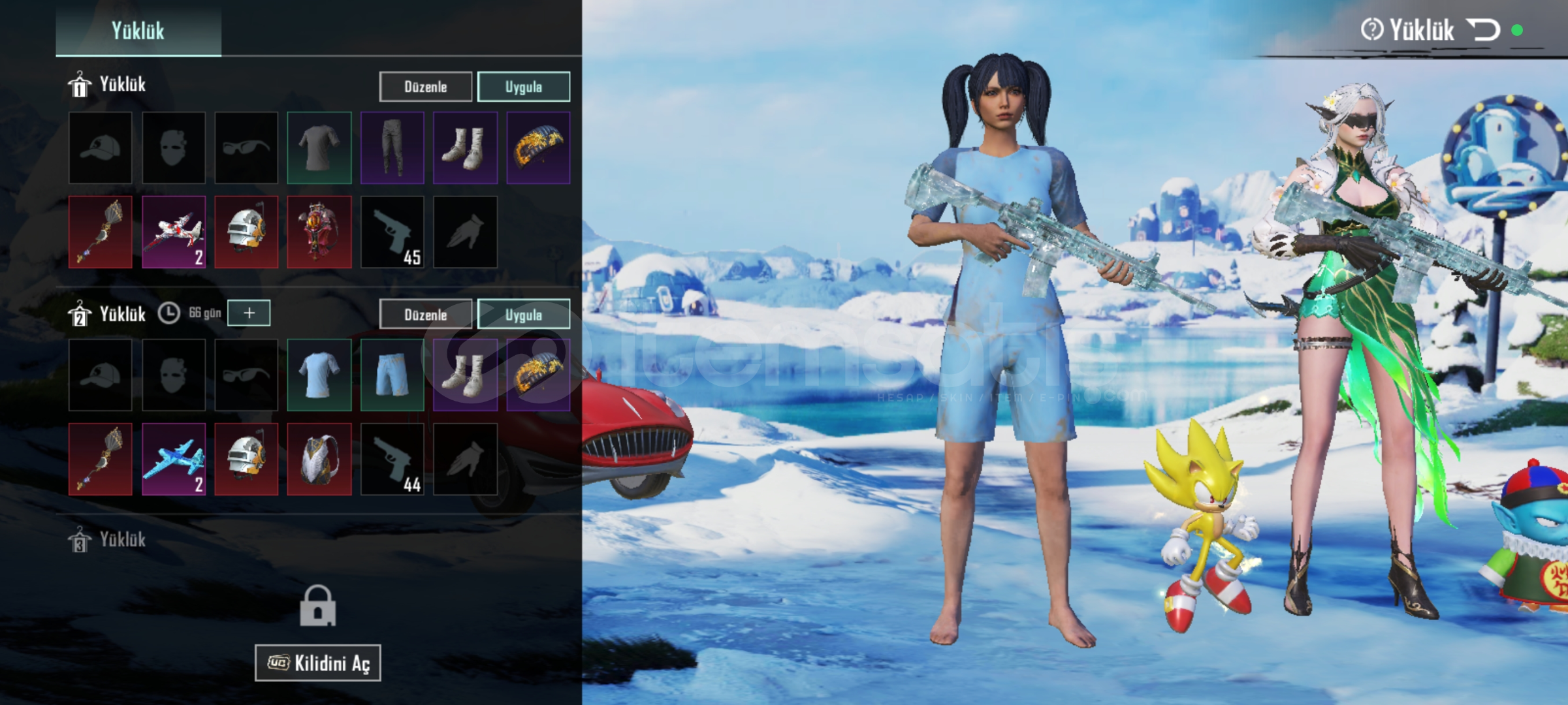This screenshot has width=1568, height=705.
Task: Edit loadout 2 using Düzenle
Action: tap(425, 315)
